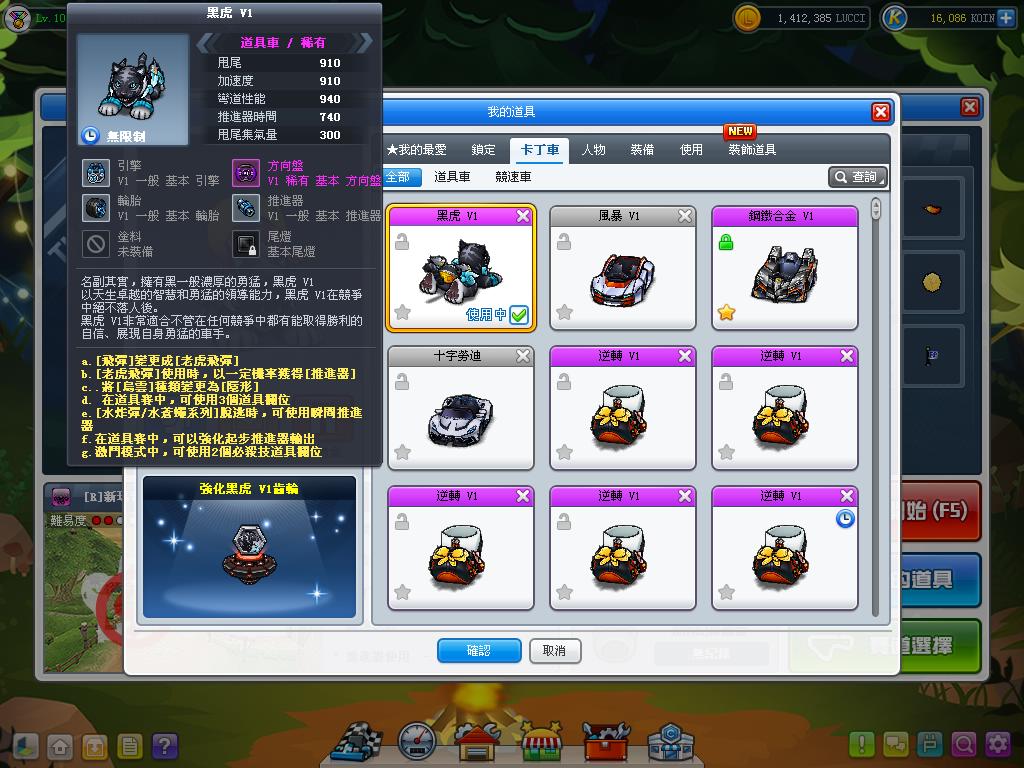Open the 查詢 search button

[x=858, y=177]
